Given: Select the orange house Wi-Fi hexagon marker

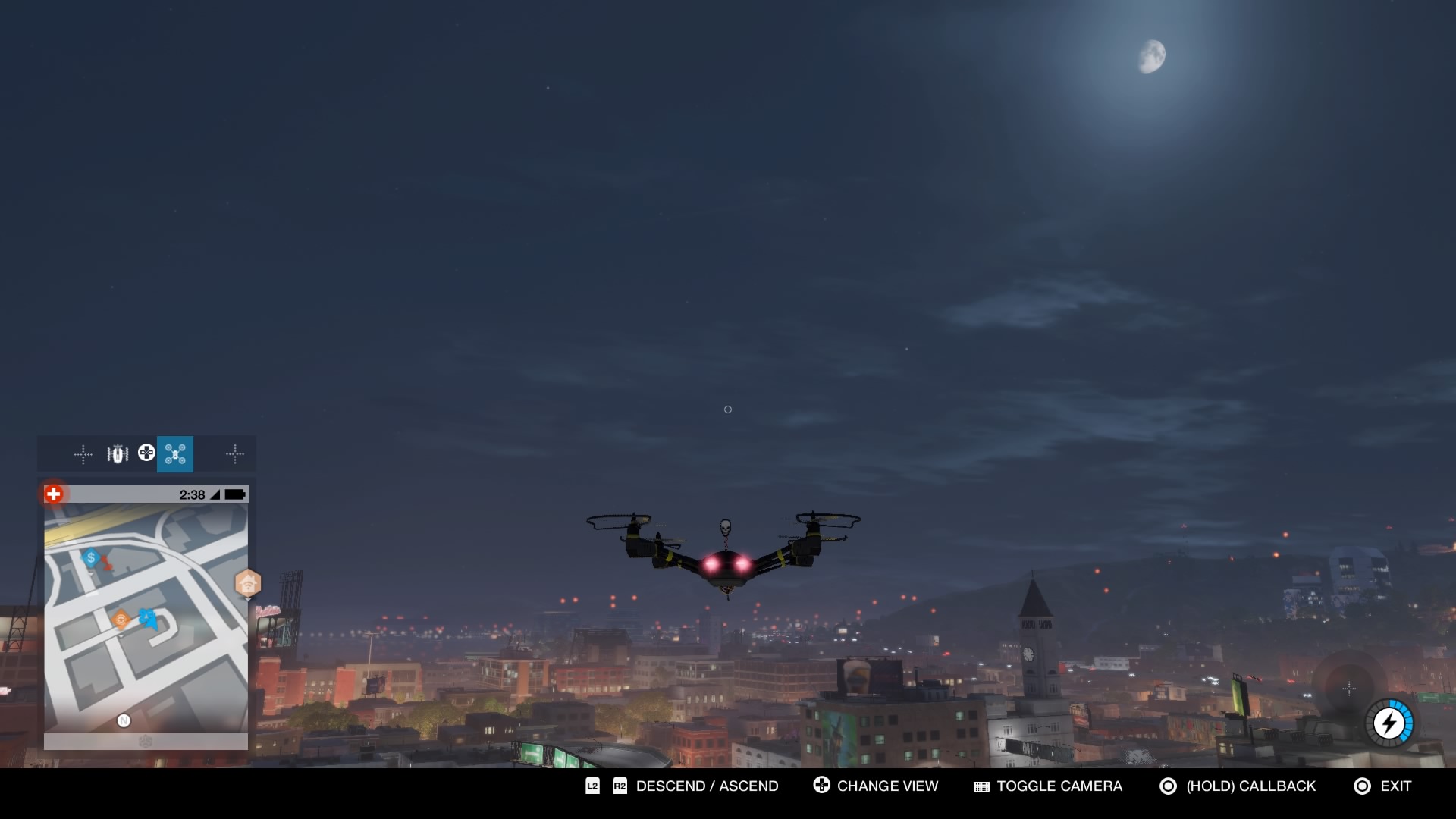Looking at the screenshot, I should (248, 584).
